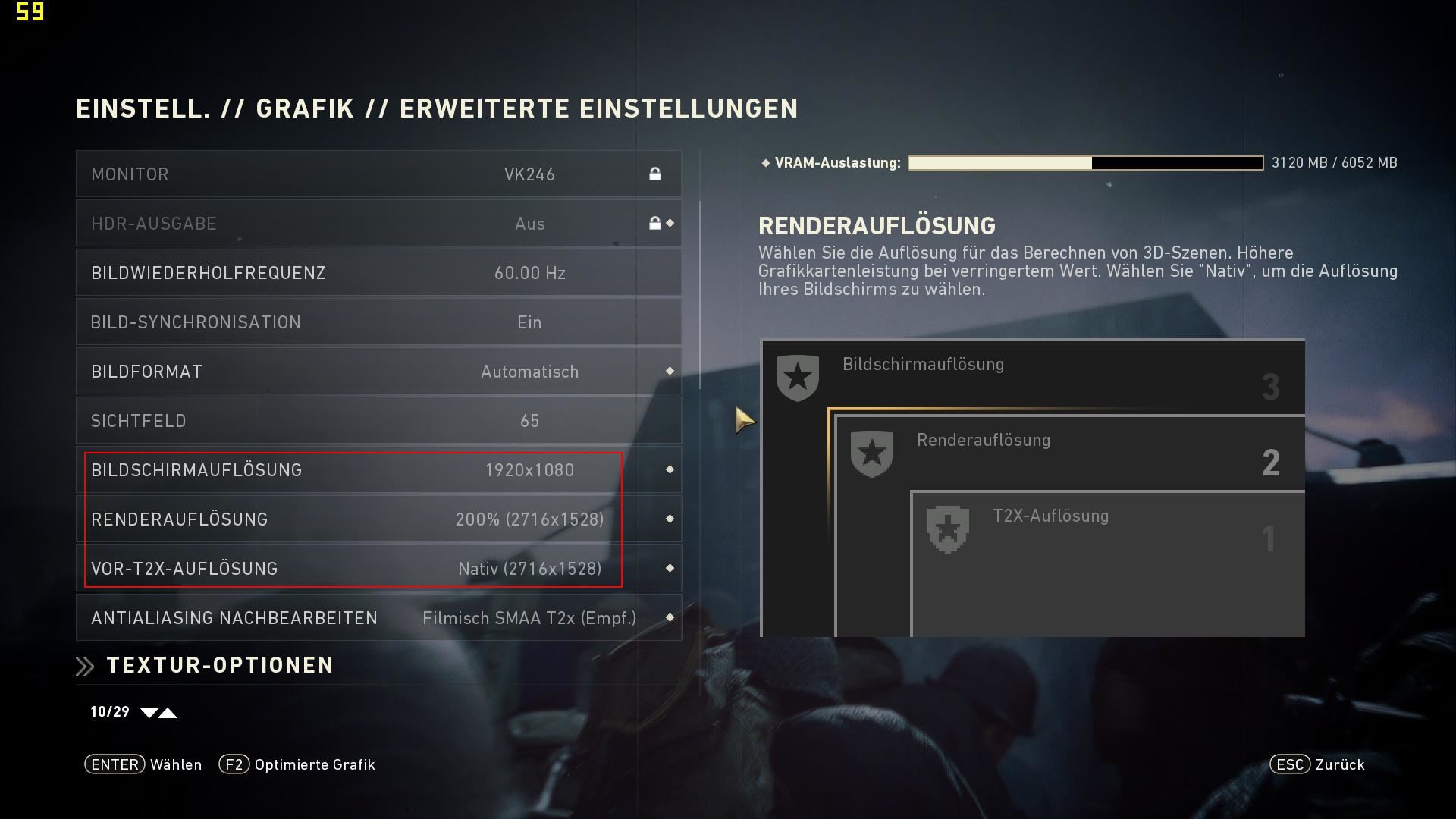This screenshot has height=819, width=1456.
Task: Click the lock icon on the MONITOR row
Action: tap(657, 174)
